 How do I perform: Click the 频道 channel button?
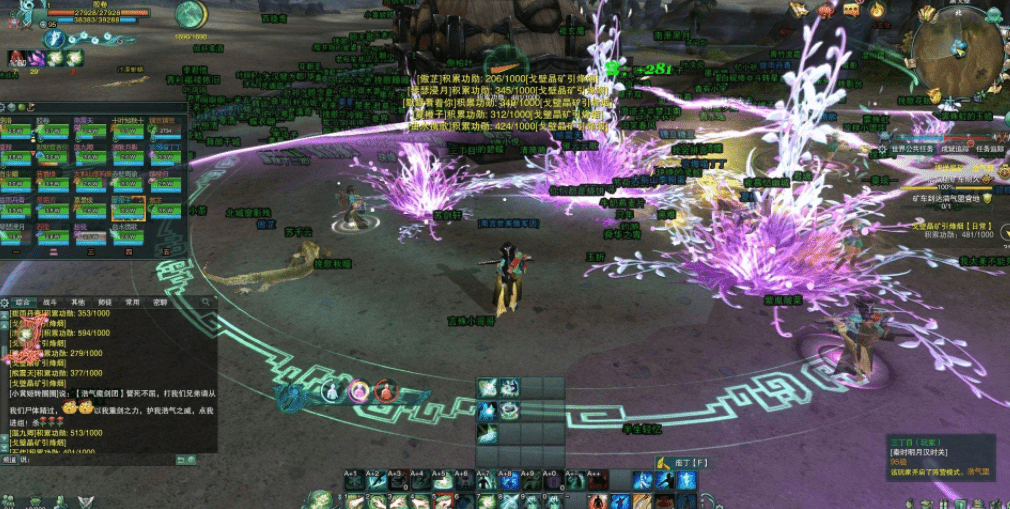10,460
